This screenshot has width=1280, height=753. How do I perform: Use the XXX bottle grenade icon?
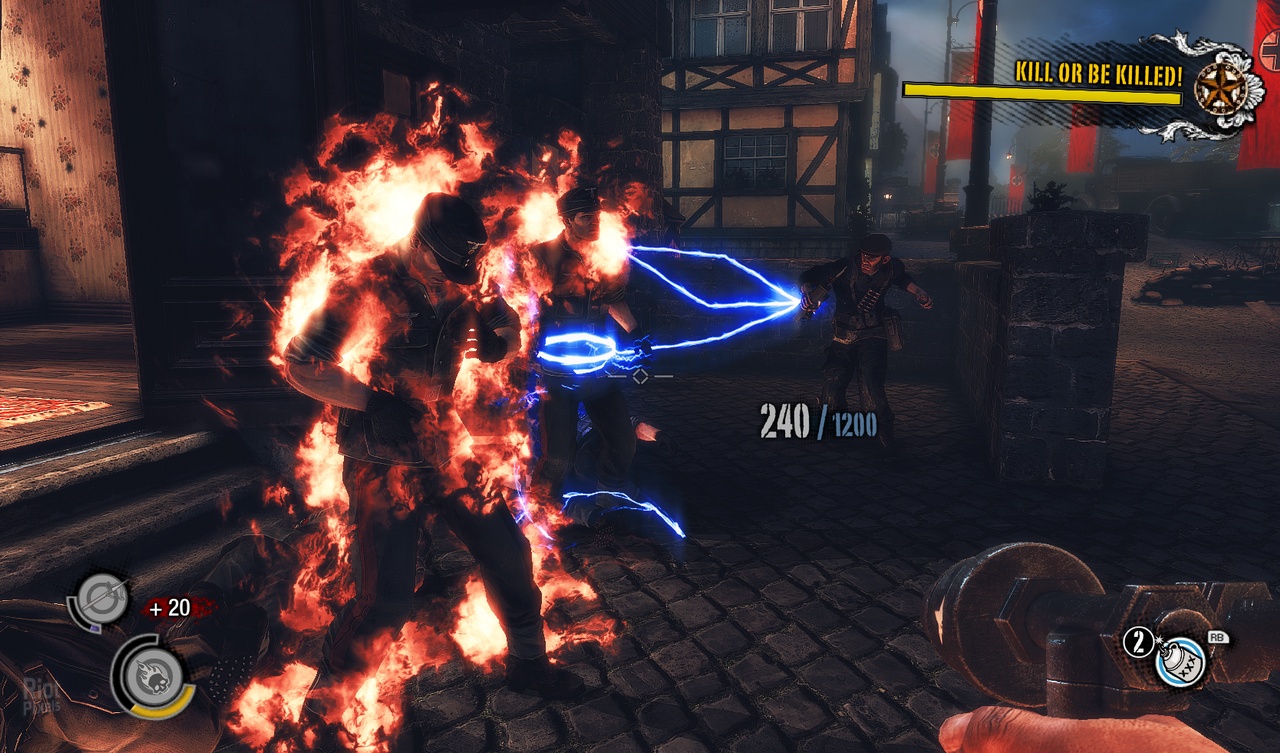1183,661
